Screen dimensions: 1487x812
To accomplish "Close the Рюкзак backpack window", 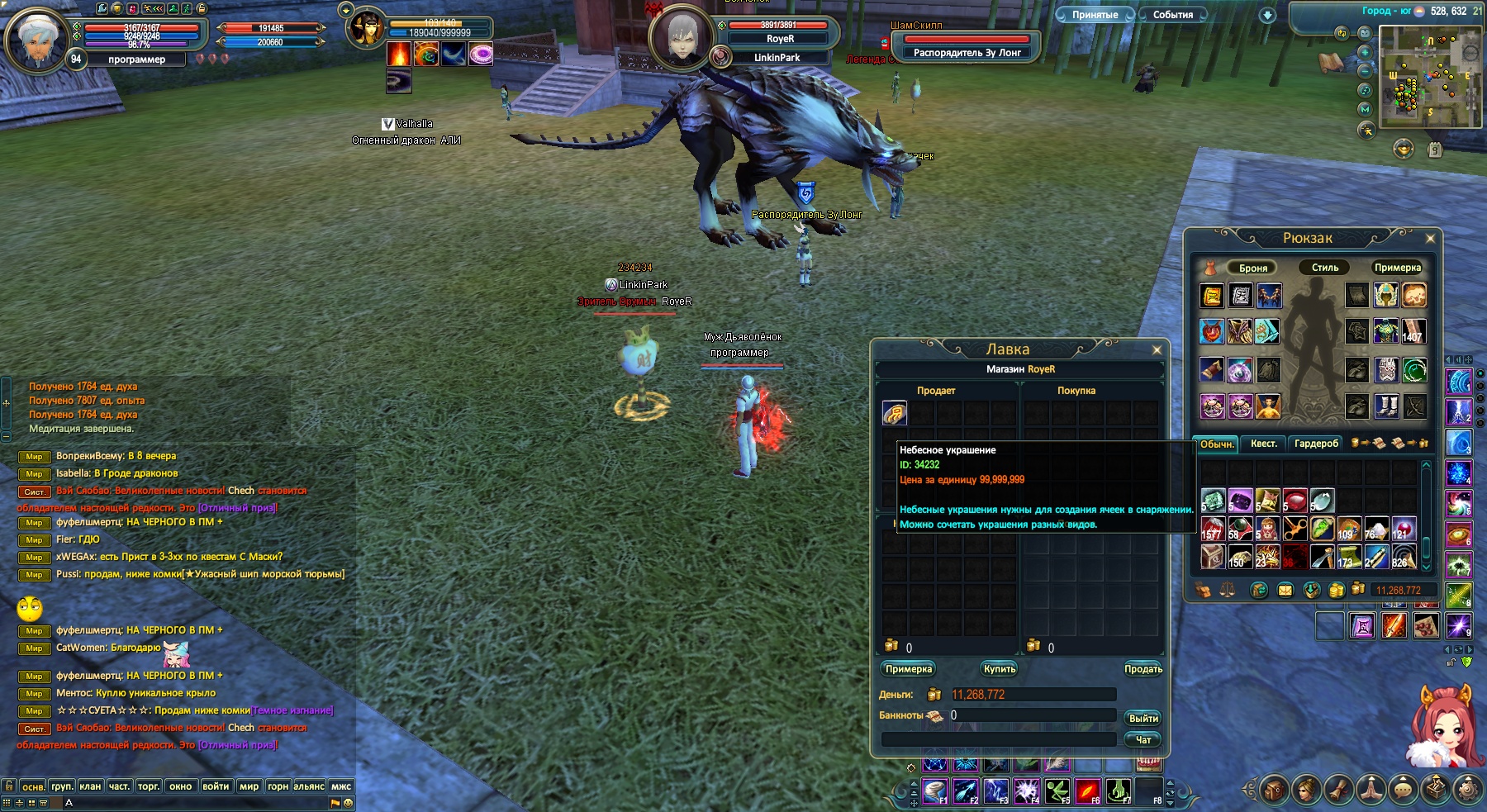I will pyautogui.click(x=1430, y=239).
